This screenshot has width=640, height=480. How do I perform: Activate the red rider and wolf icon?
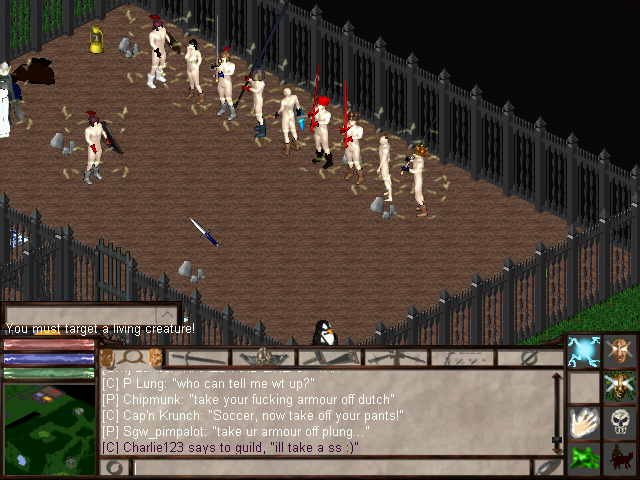click(x=620, y=458)
